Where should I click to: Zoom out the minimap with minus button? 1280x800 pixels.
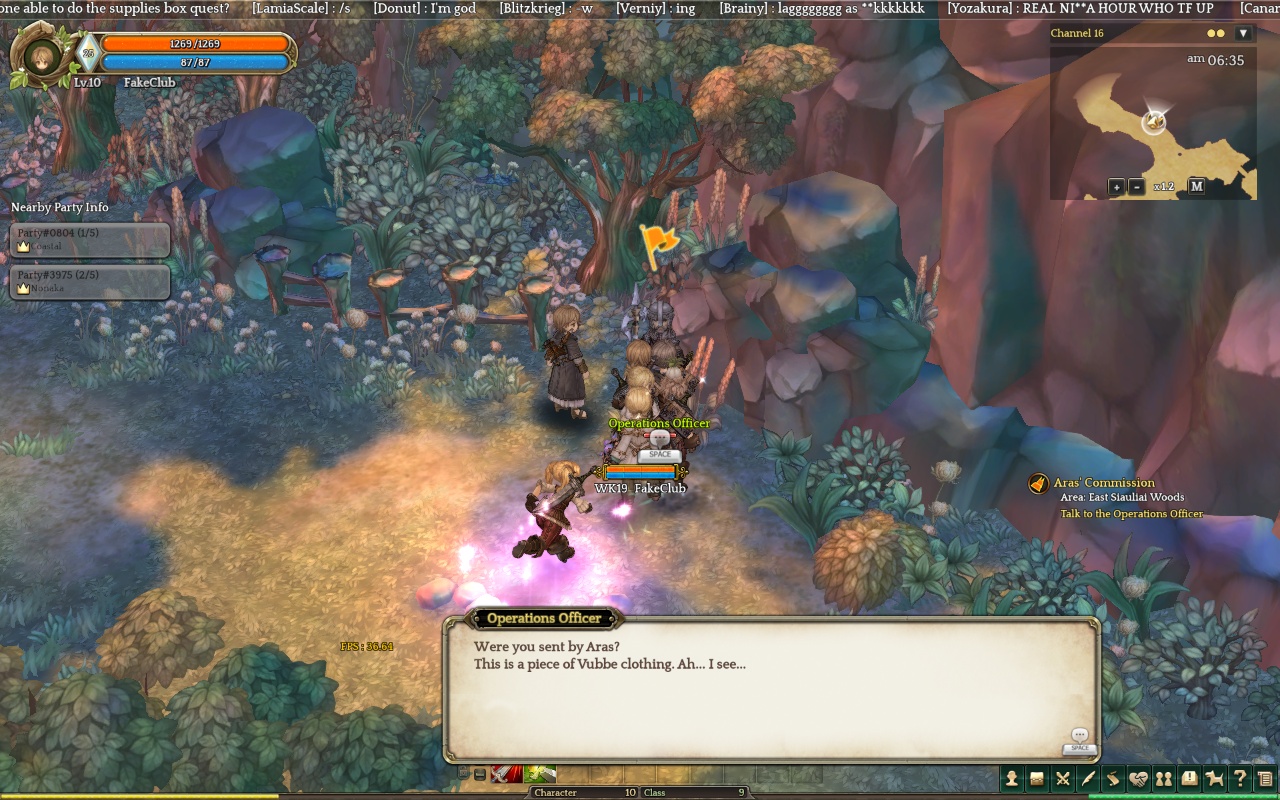[x=1136, y=187]
